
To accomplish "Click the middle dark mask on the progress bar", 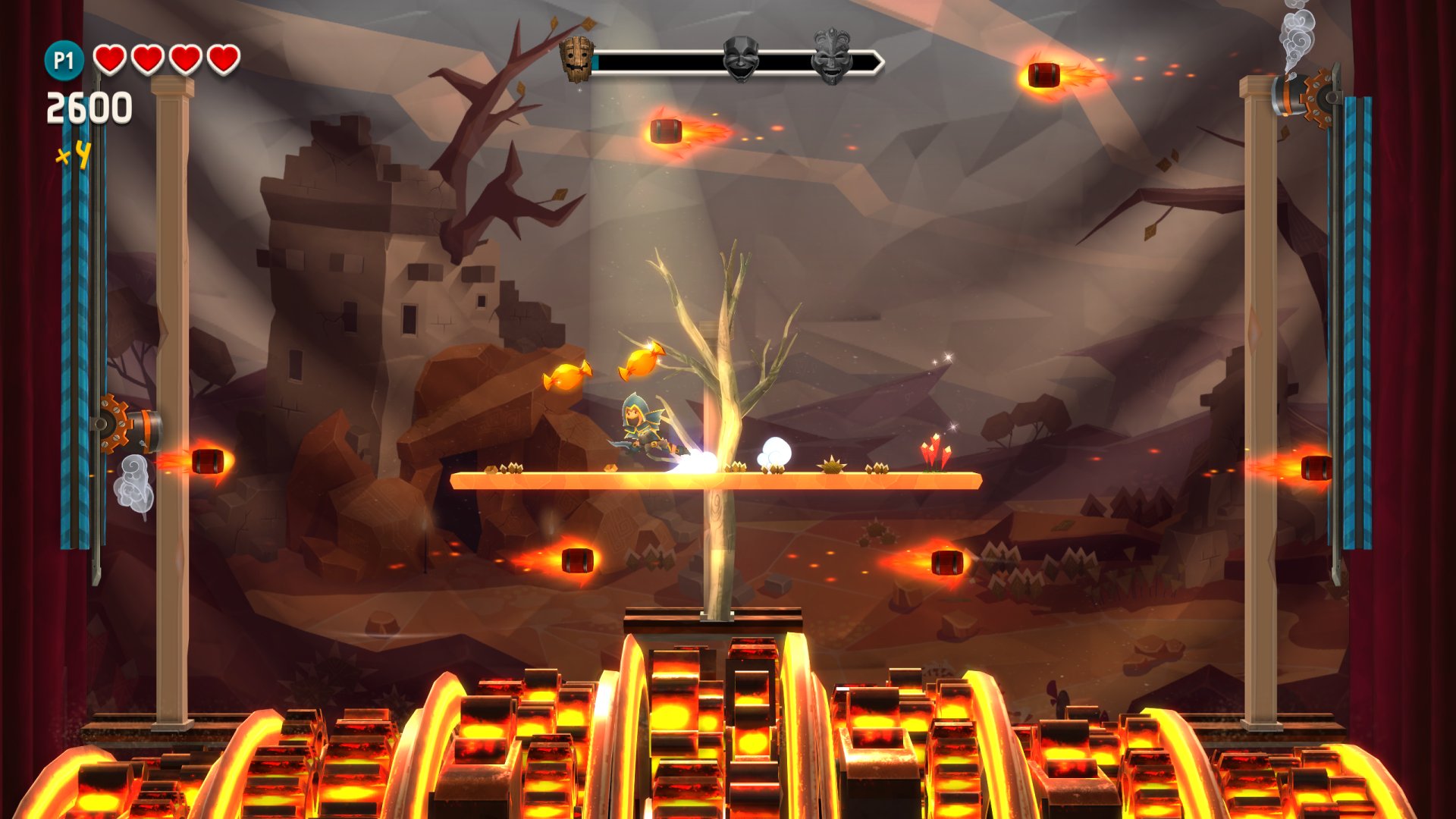I will 740,58.
